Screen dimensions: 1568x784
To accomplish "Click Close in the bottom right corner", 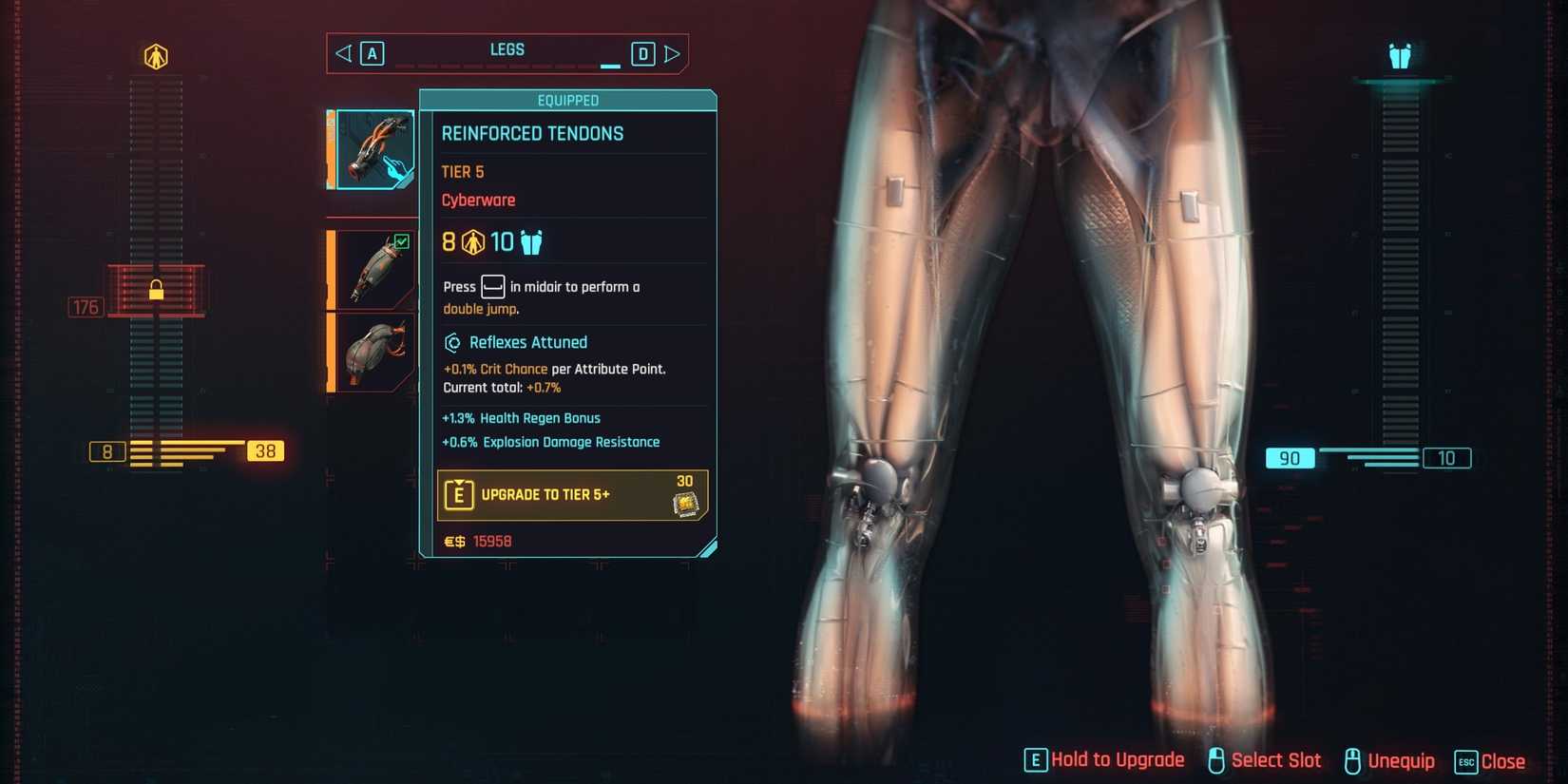I will click(x=1503, y=760).
